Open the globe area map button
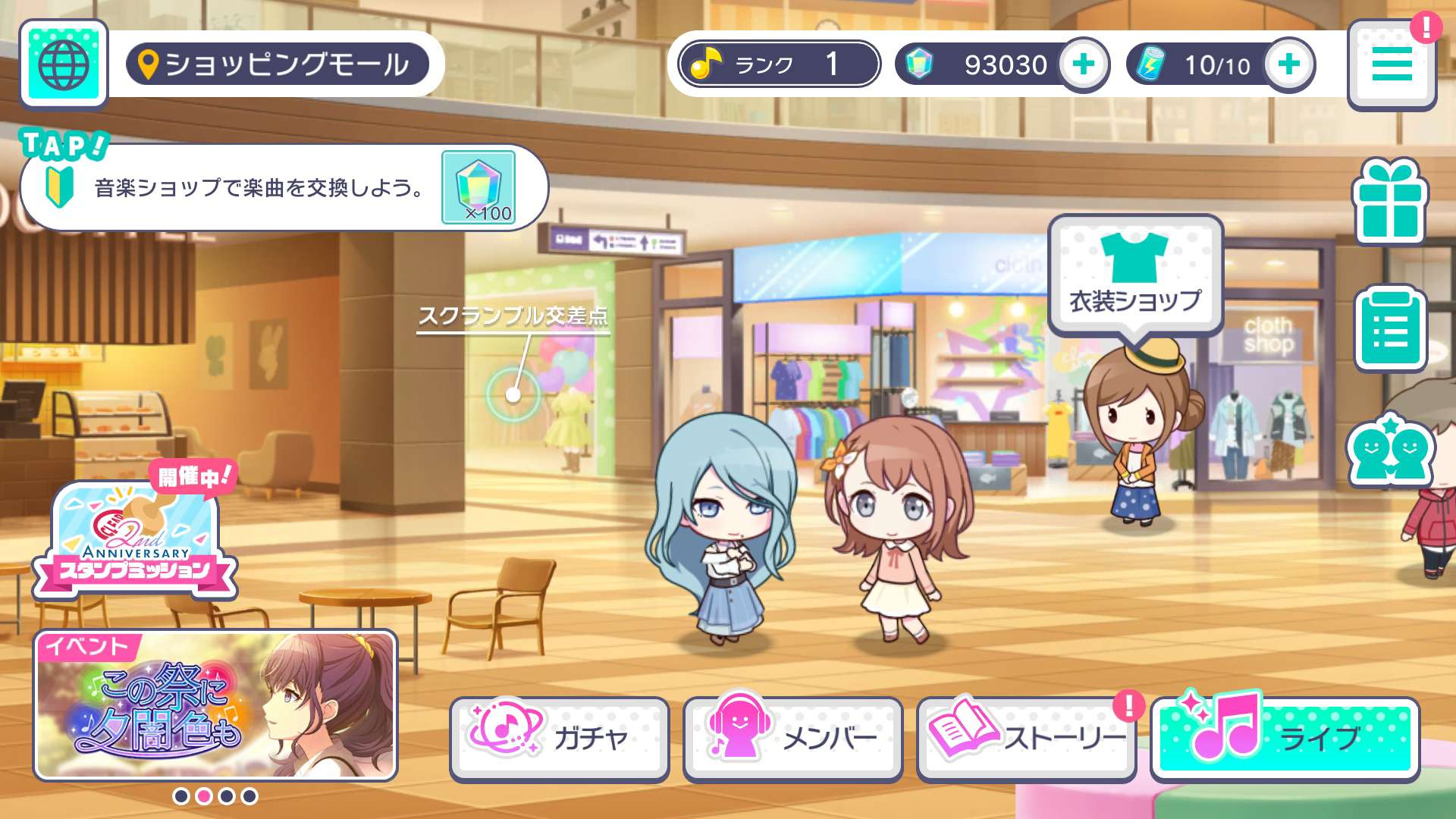The height and width of the screenshot is (819, 1456). click(x=64, y=64)
